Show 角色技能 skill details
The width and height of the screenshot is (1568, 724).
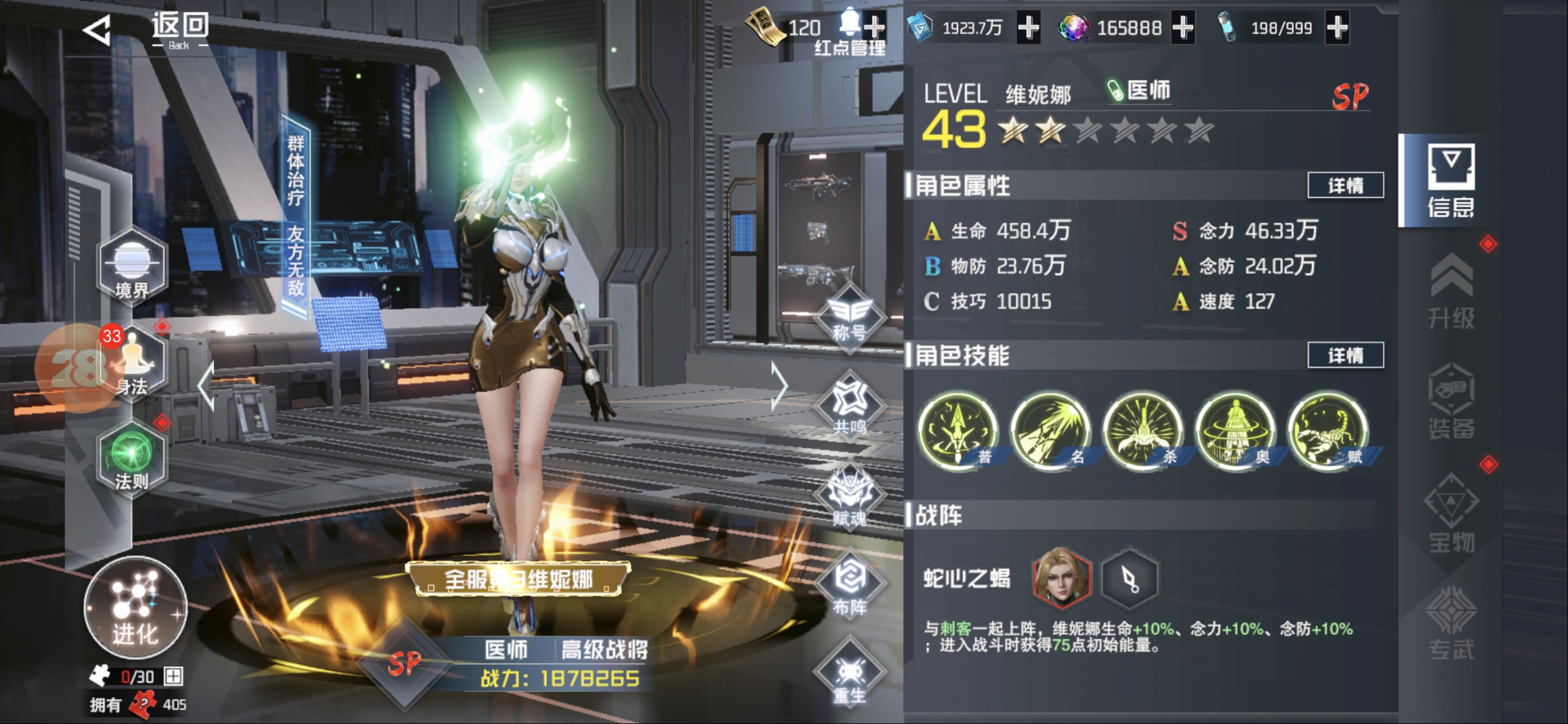tap(1345, 355)
